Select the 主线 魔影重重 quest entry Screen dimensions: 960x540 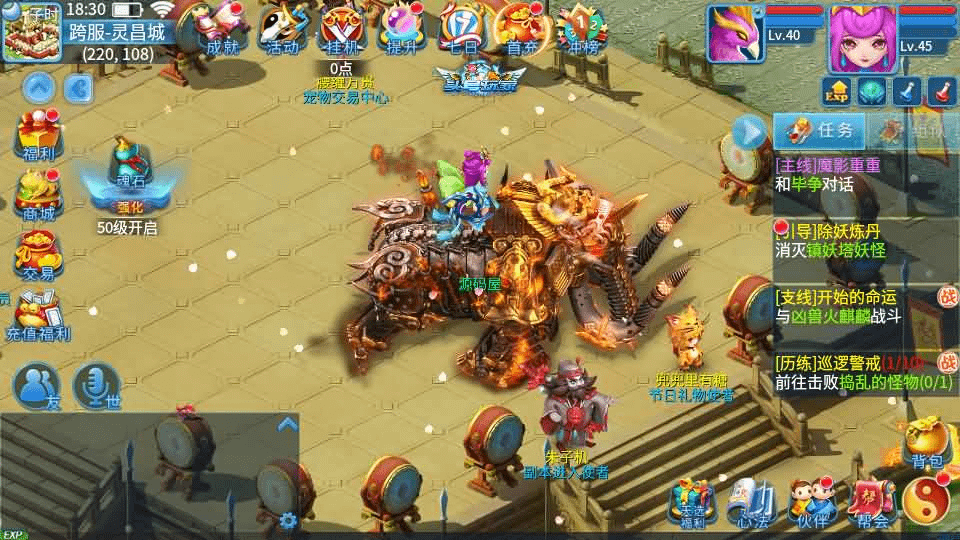(x=838, y=174)
